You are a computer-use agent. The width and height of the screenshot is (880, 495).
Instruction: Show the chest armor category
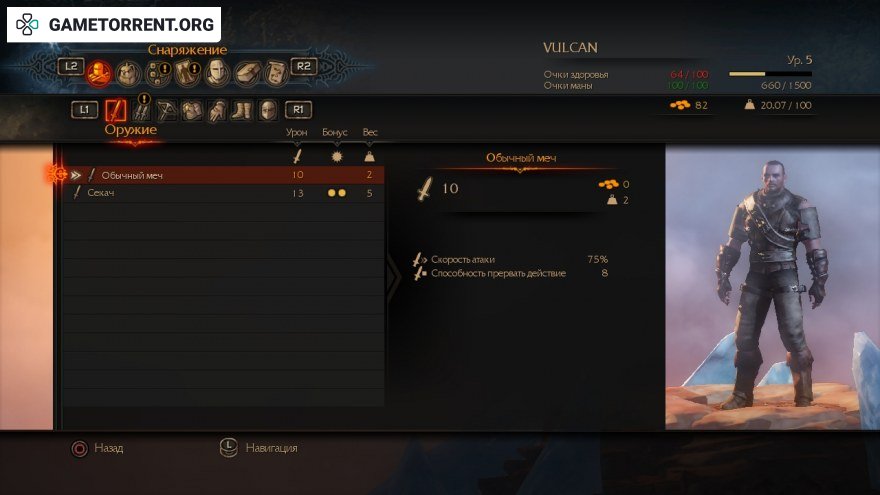tap(192, 110)
